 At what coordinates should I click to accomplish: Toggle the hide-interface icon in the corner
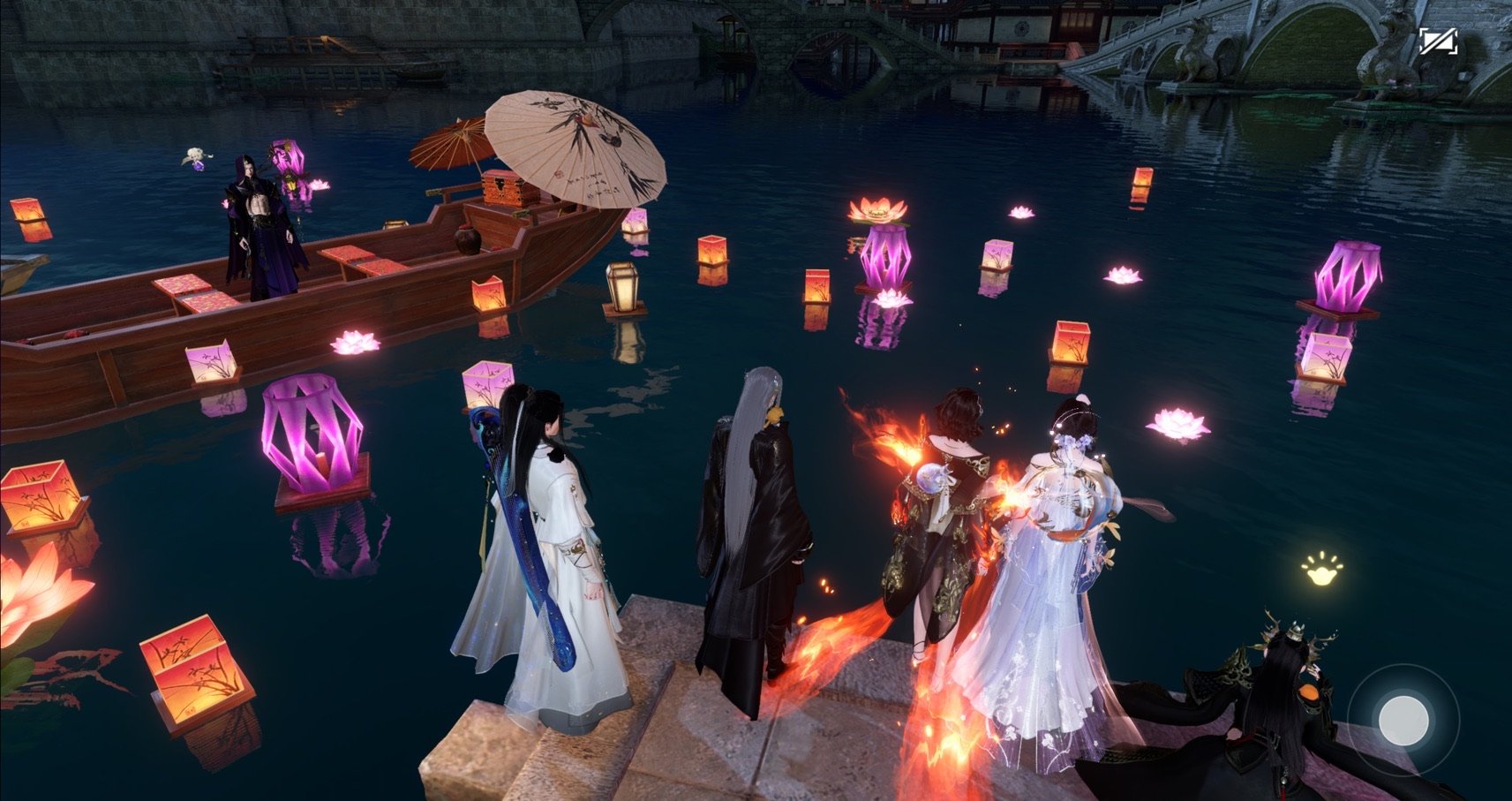[x=1438, y=42]
